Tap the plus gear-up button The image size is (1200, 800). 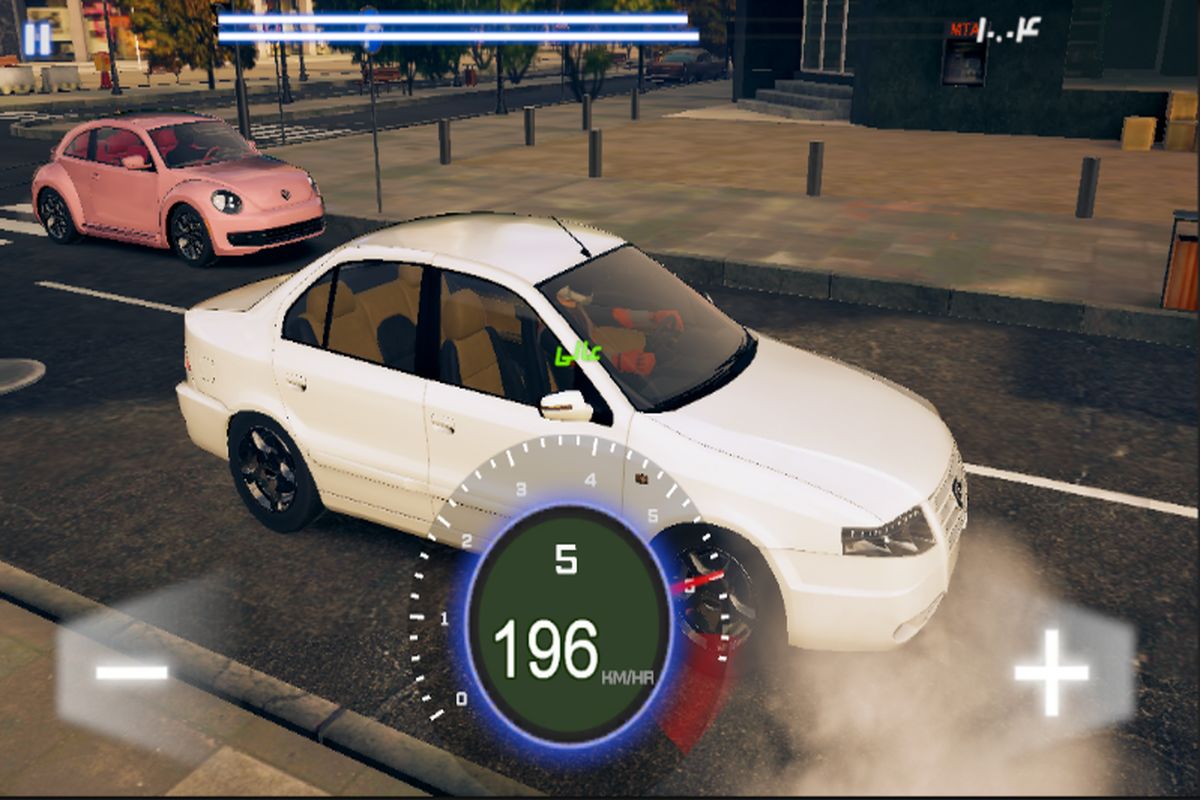coord(1052,671)
